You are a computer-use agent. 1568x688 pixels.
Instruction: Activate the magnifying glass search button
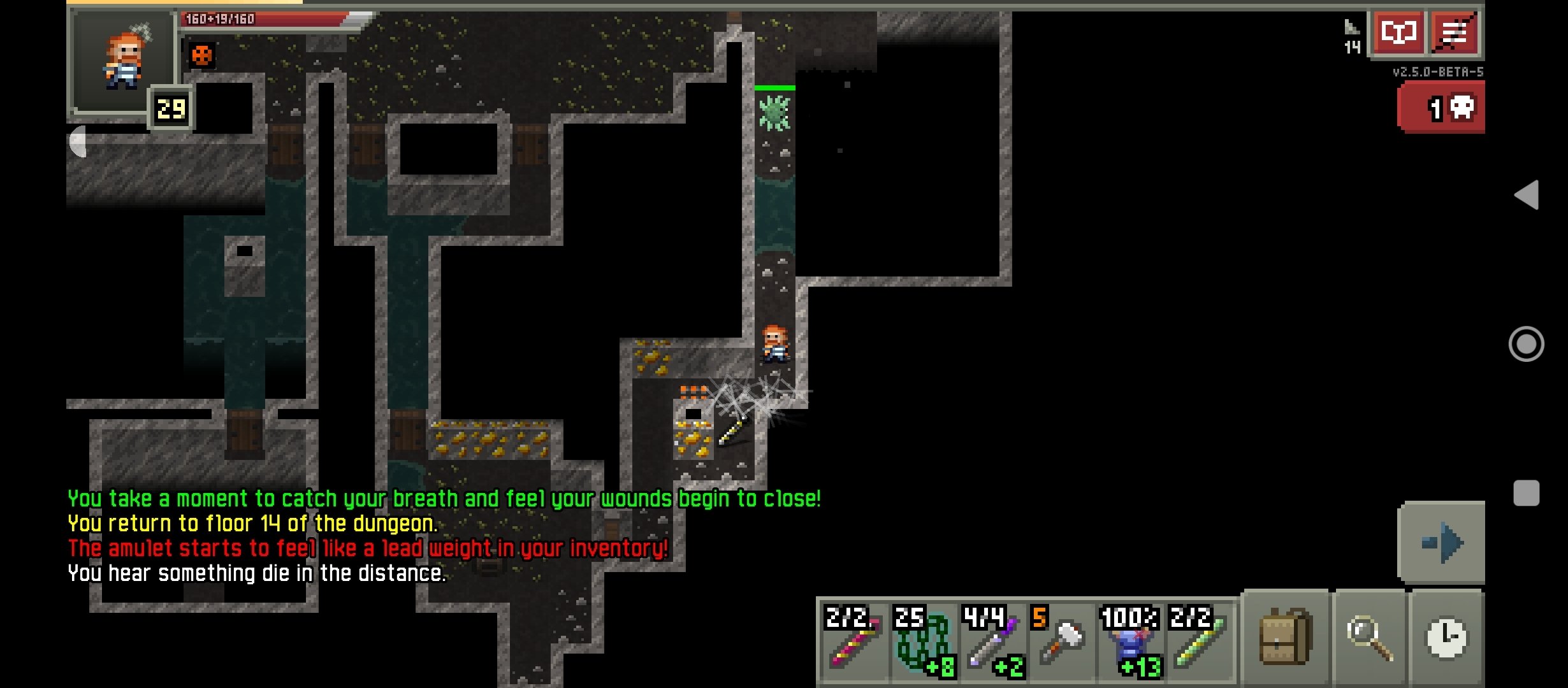point(1369,637)
